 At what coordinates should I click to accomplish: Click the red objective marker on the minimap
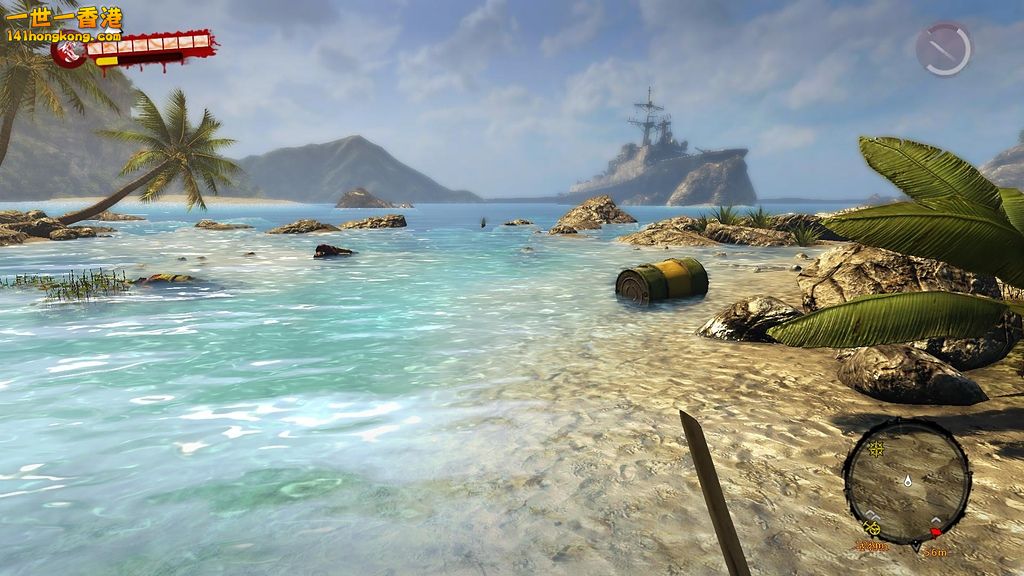click(935, 532)
